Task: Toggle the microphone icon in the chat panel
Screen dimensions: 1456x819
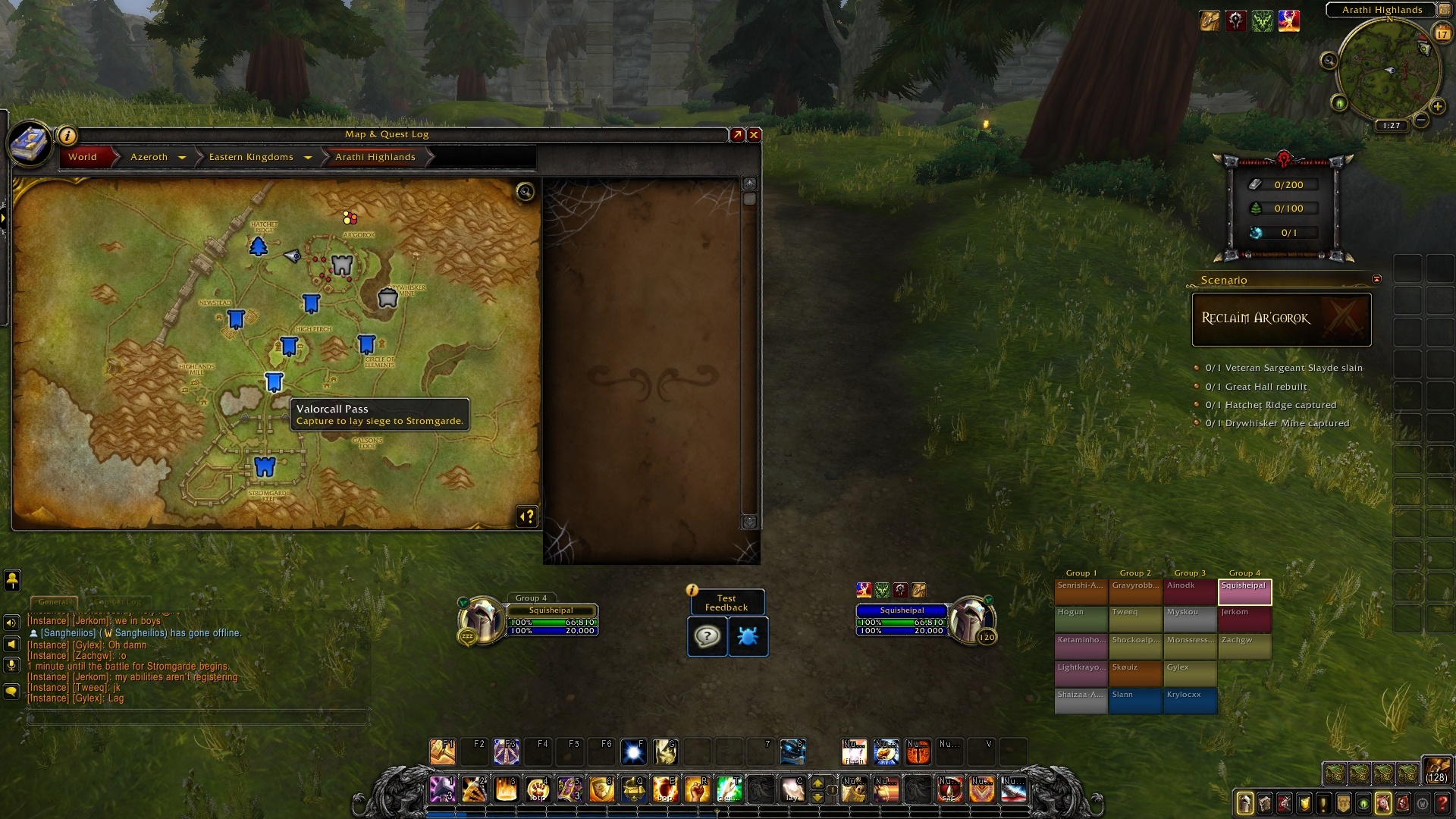Action: [11, 664]
